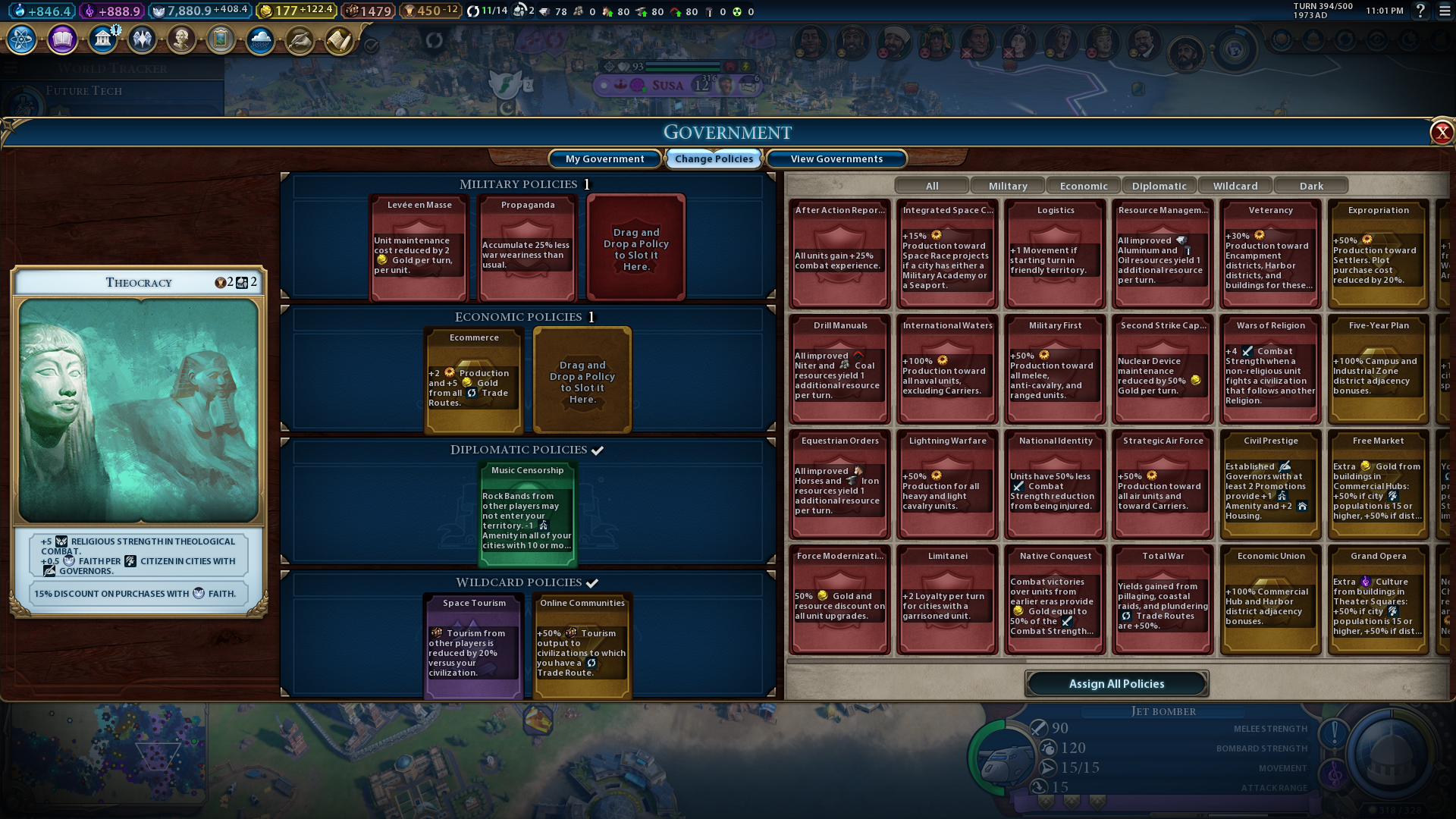Choose the Dark policy filter
1456x819 pixels.
pyautogui.click(x=1310, y=186)
